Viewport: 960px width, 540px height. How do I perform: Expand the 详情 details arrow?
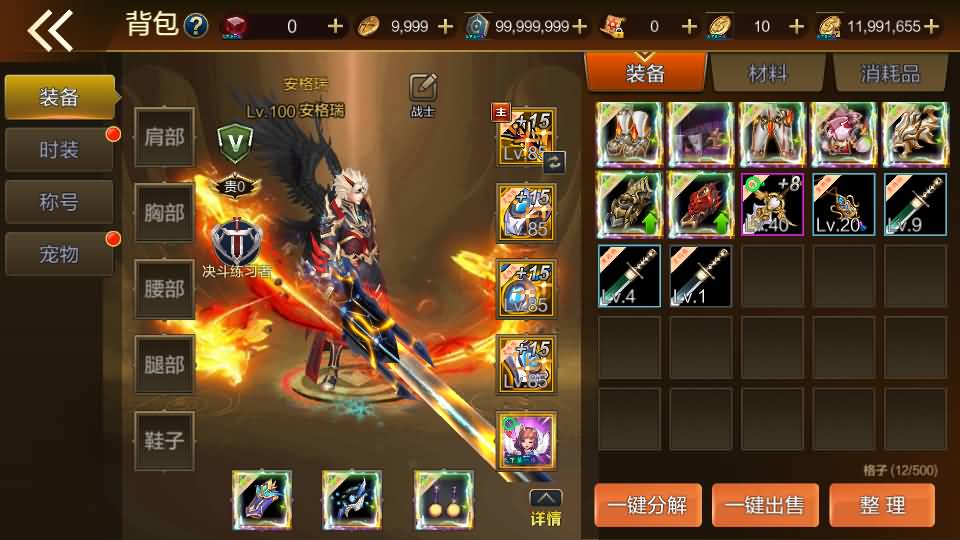545,507
